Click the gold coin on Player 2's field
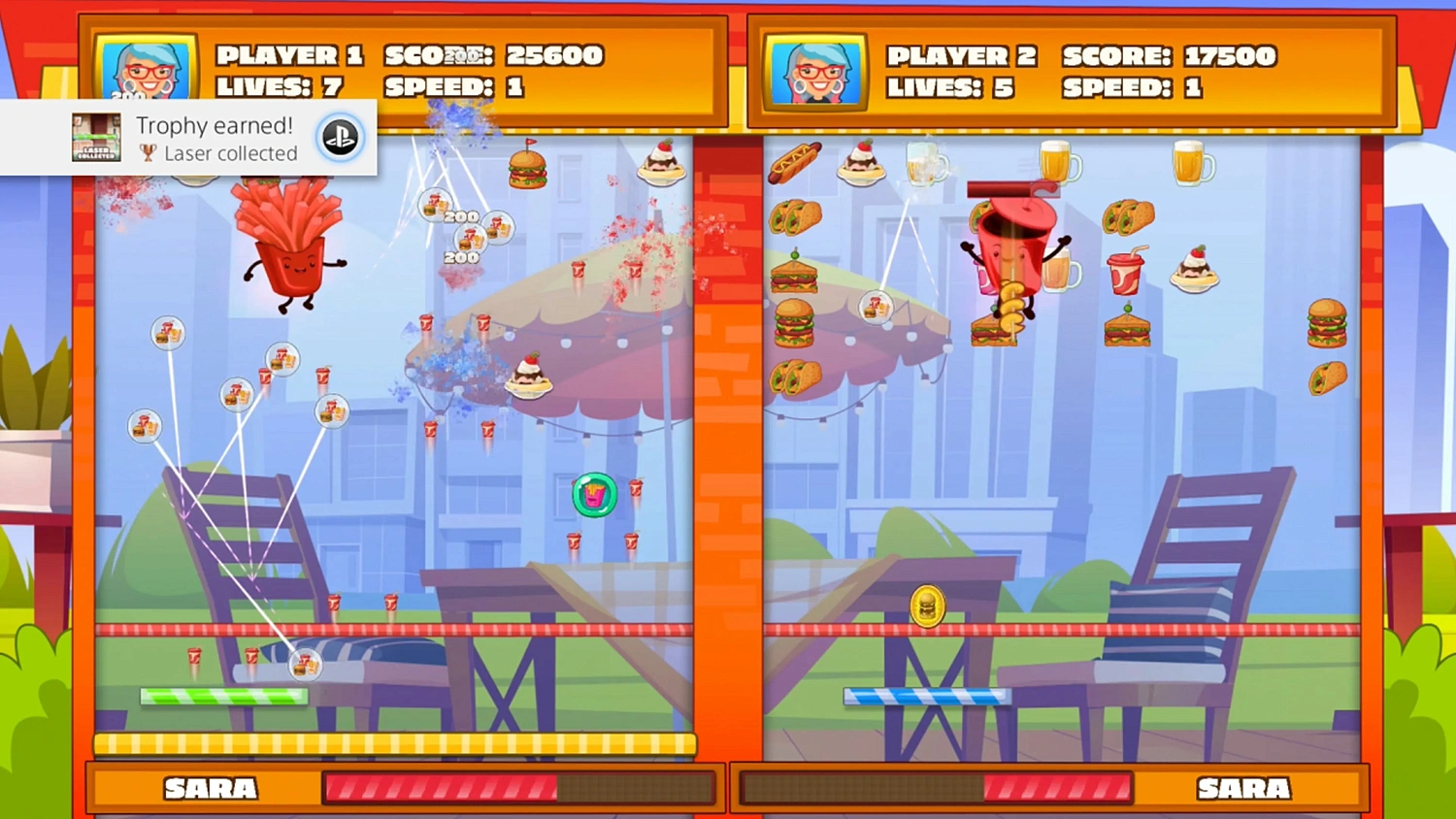 [x=926, y=606]
